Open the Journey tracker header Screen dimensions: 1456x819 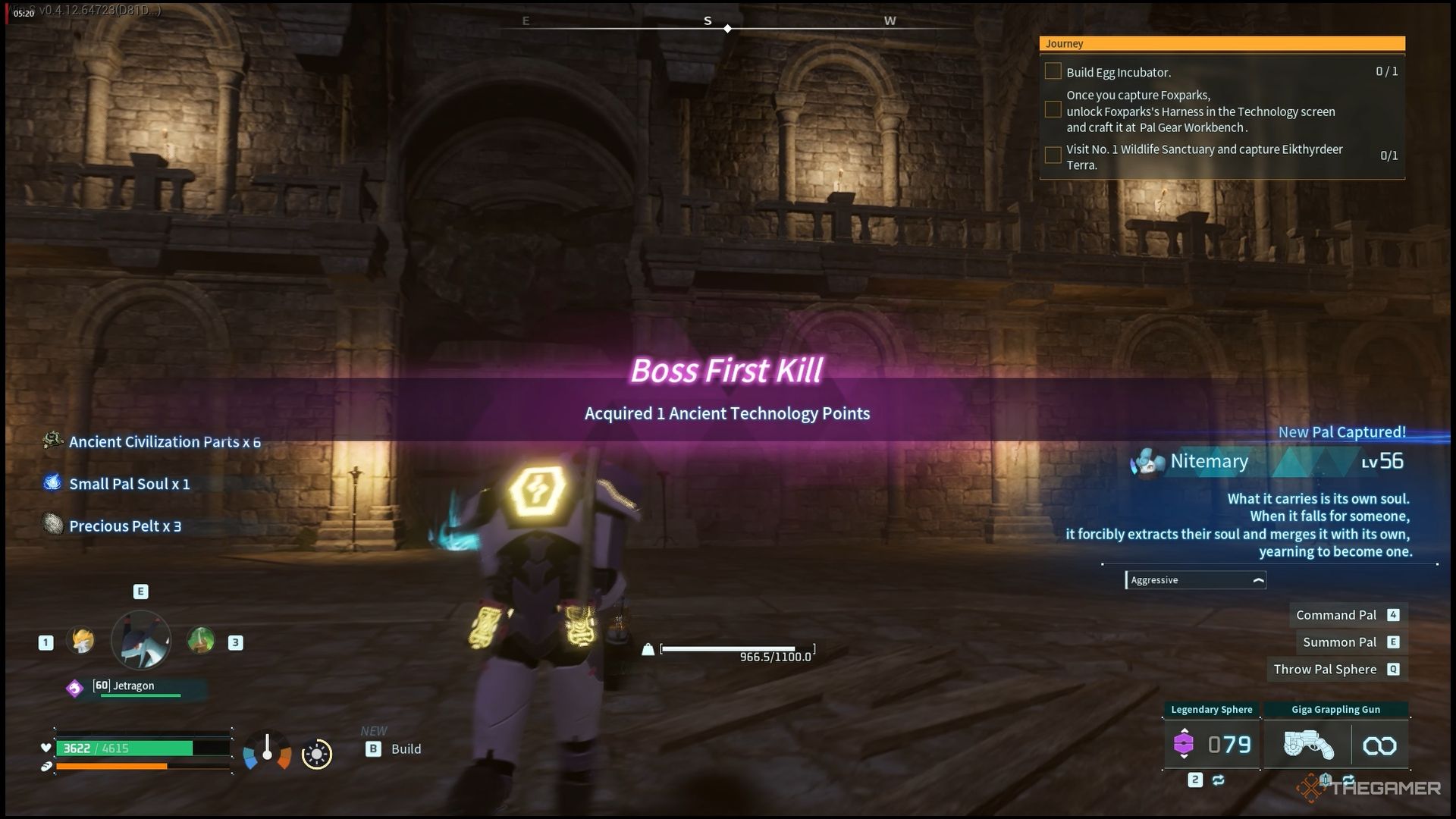(1222, 44)
